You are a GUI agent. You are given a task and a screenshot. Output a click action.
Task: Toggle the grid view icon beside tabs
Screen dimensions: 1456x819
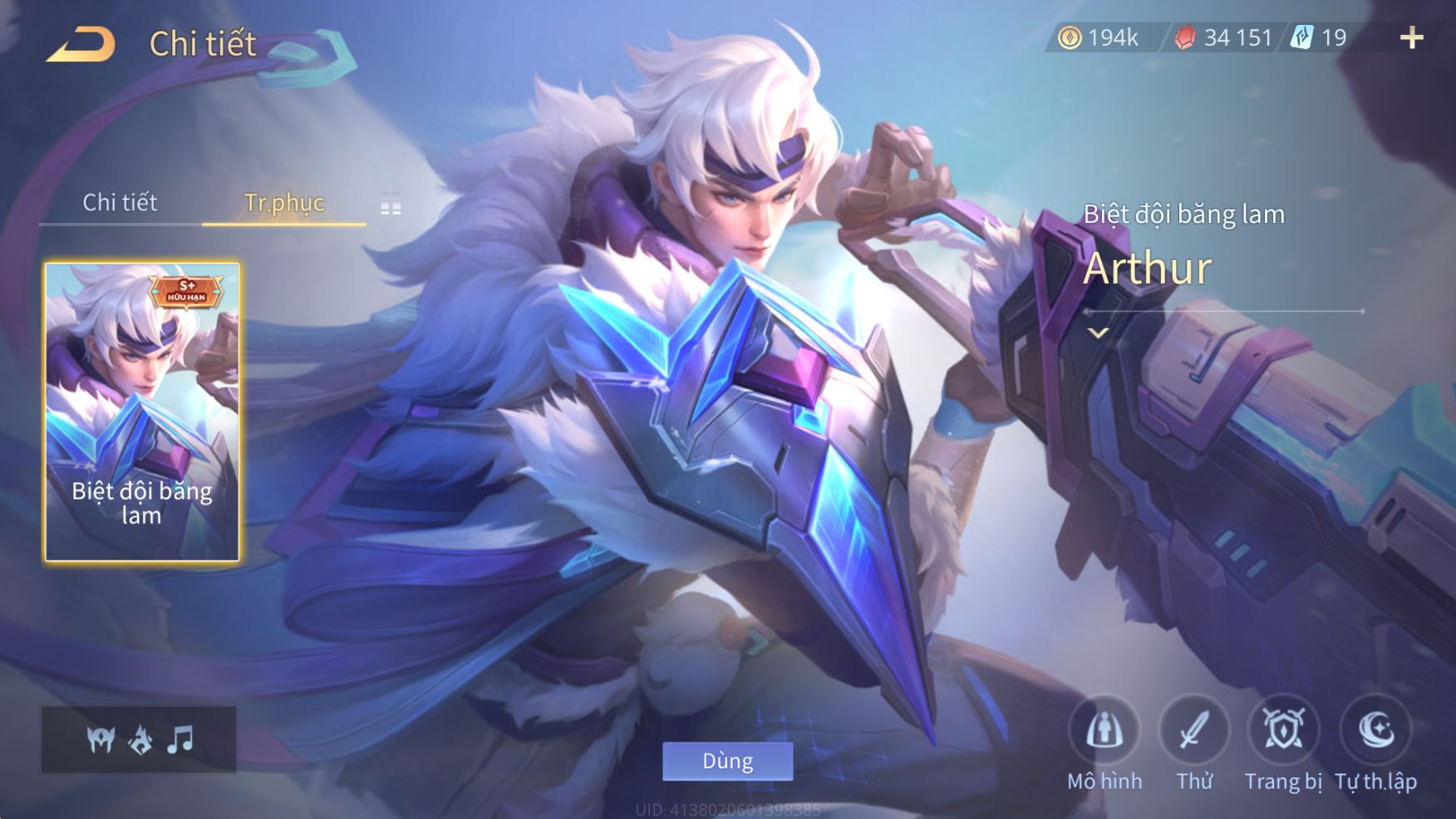(391, 204)
